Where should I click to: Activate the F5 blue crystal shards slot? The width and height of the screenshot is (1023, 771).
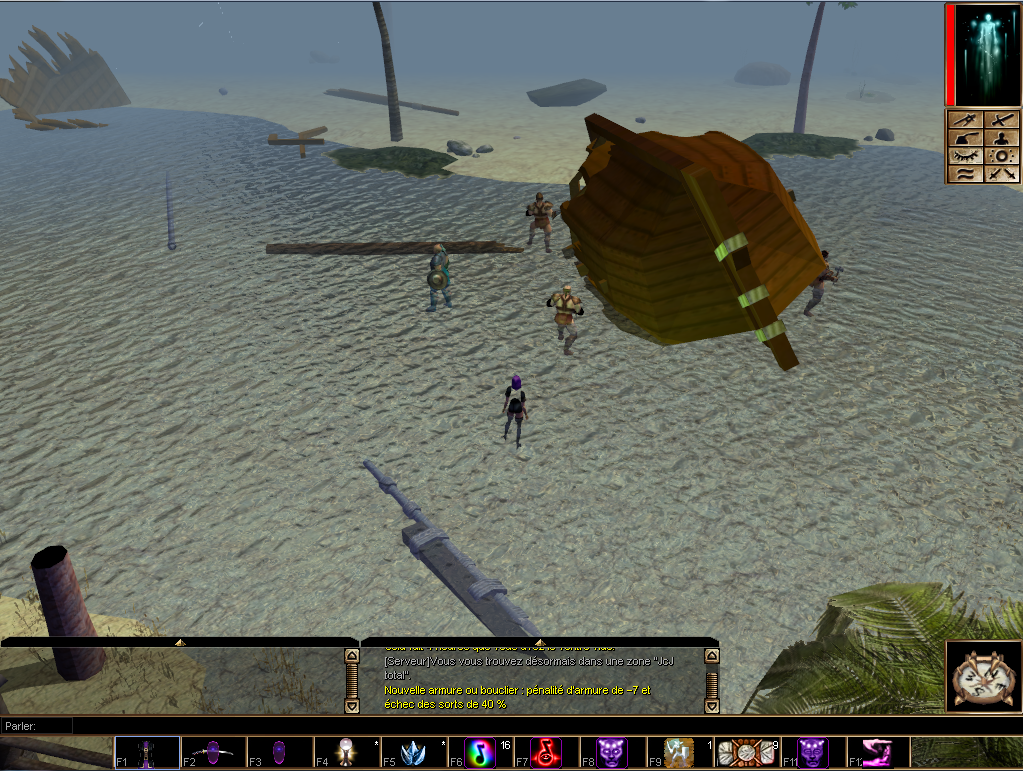(x=412, y=752)
